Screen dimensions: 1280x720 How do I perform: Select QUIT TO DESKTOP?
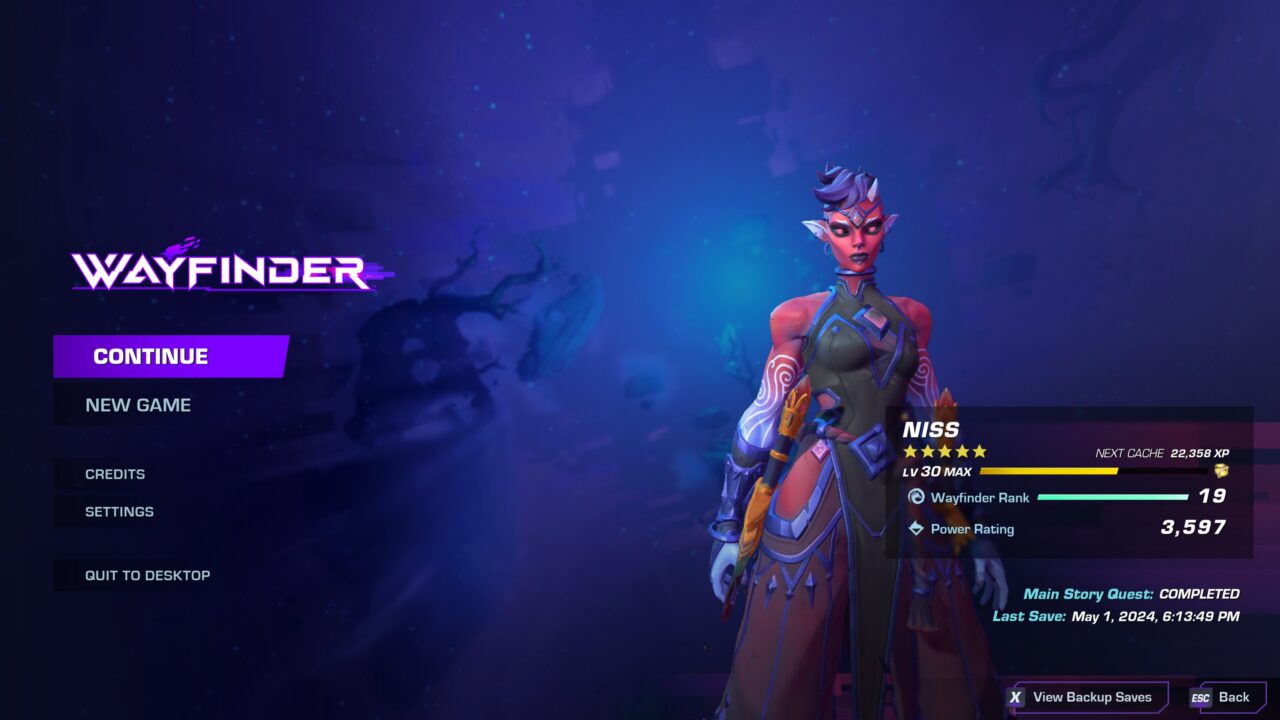[148, 575]
